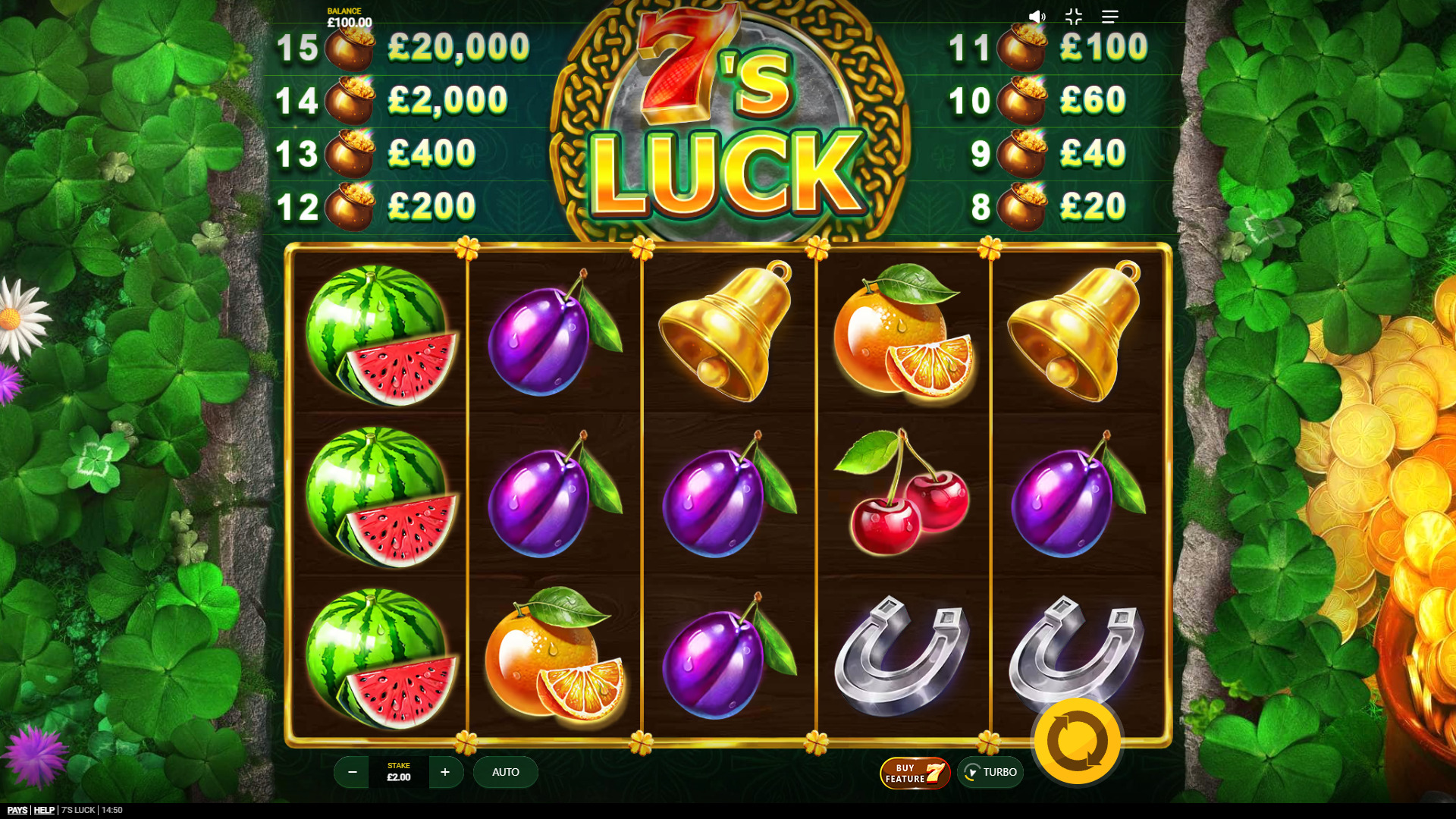The image size is (1456, 819).
Task: Increase the stake with plus button
Action: click(446, 772)
